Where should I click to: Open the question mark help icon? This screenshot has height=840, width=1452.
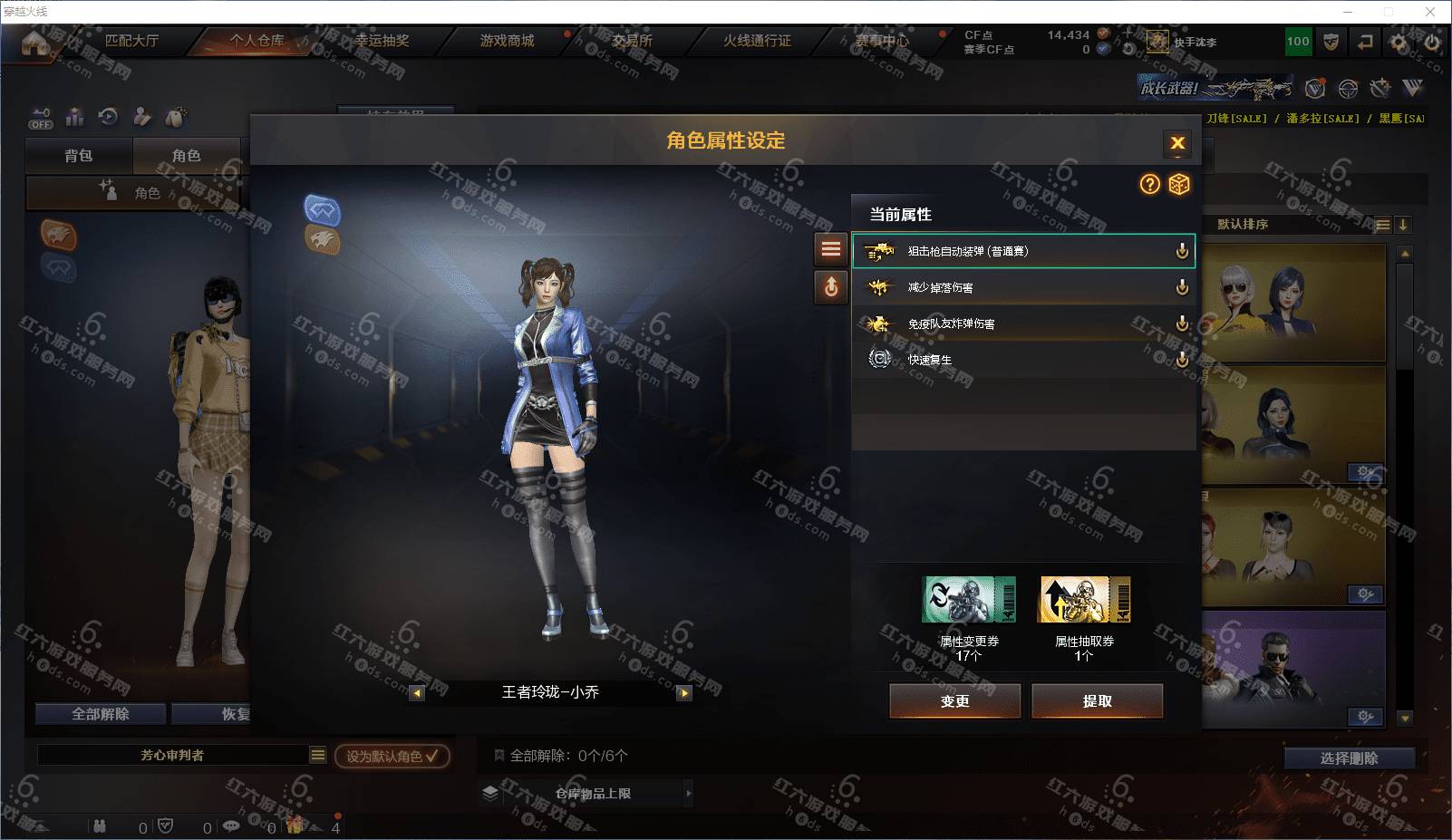(x=1149, y=185)
